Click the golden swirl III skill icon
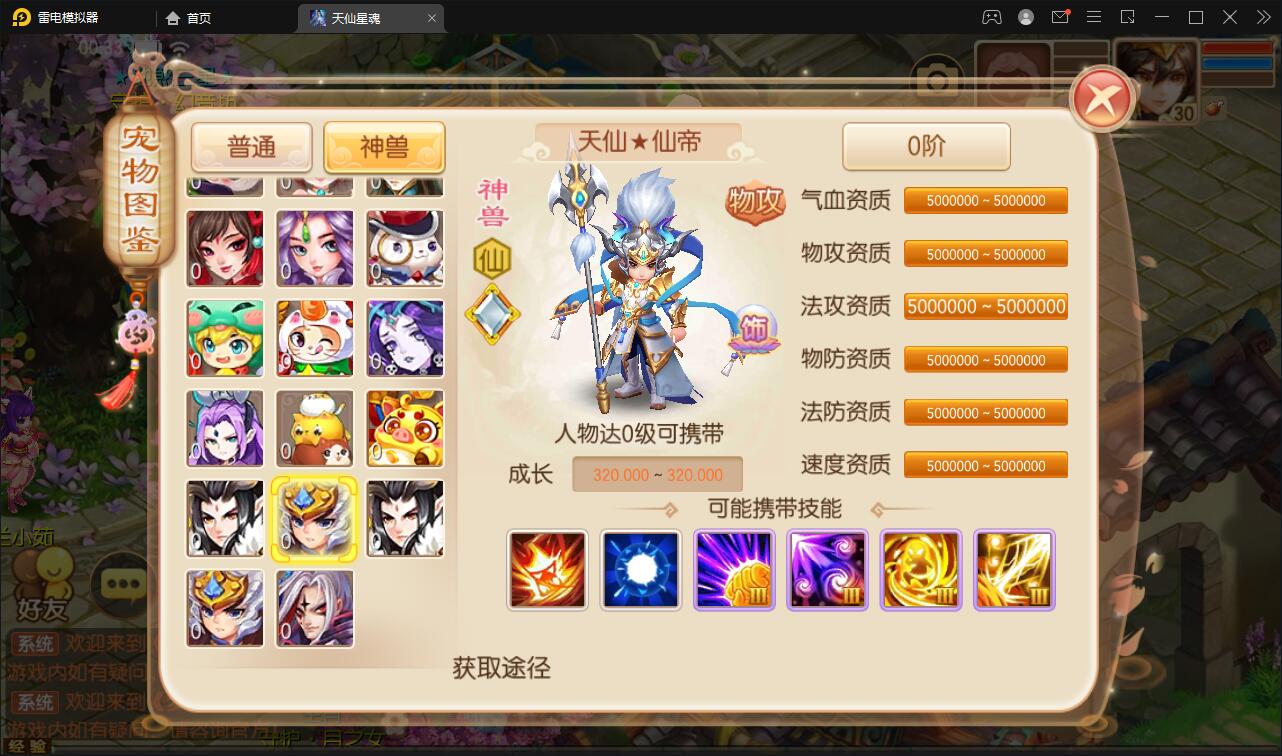1282x756 pixels. [x=920, y=570]
